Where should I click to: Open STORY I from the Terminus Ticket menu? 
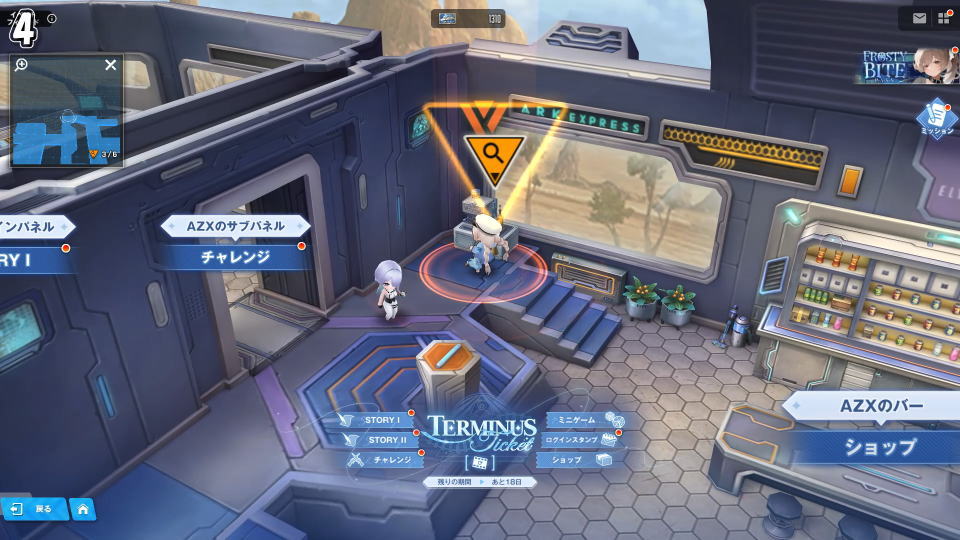coord(381,420)
